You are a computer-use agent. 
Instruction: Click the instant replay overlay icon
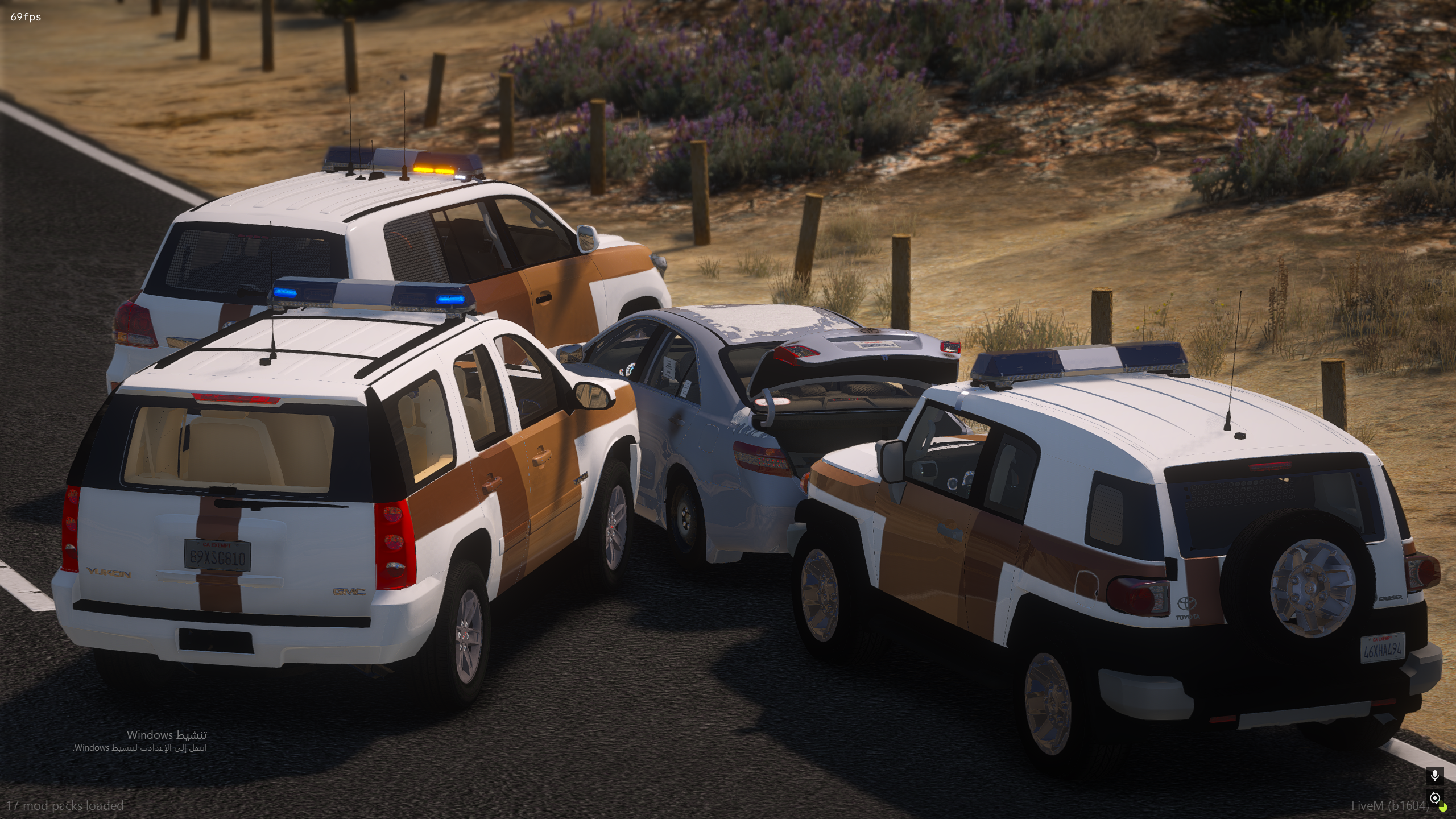click(1434, 797)
